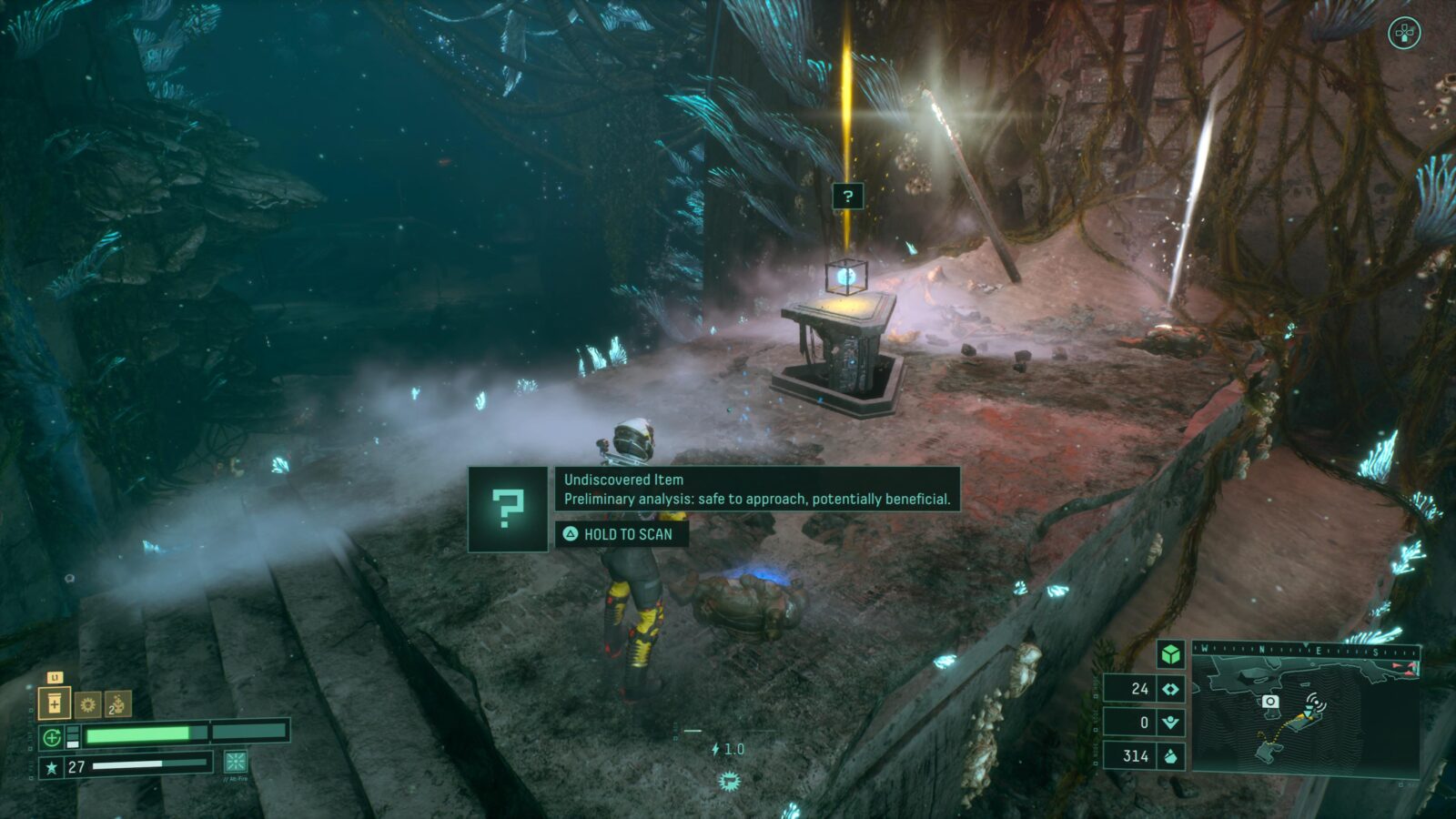This screenshot has height=819, width=1456.
Task: Click the question mark marker above the pedestal
Action: click(848, 194)
